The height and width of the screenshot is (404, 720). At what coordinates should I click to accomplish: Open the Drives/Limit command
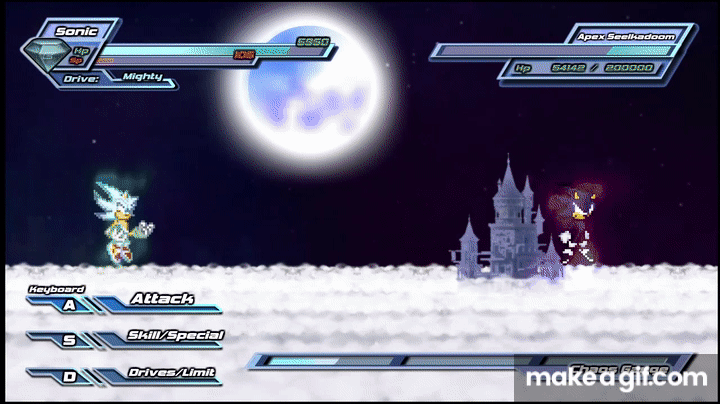point(172,373)
